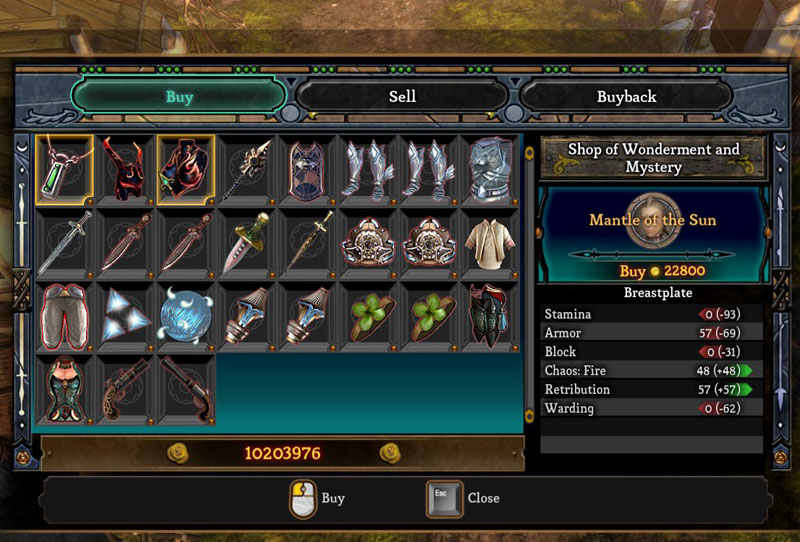Screen dimensions: 800x542
Task: Pick the teal corset chest armor
Action: (65, 388)
